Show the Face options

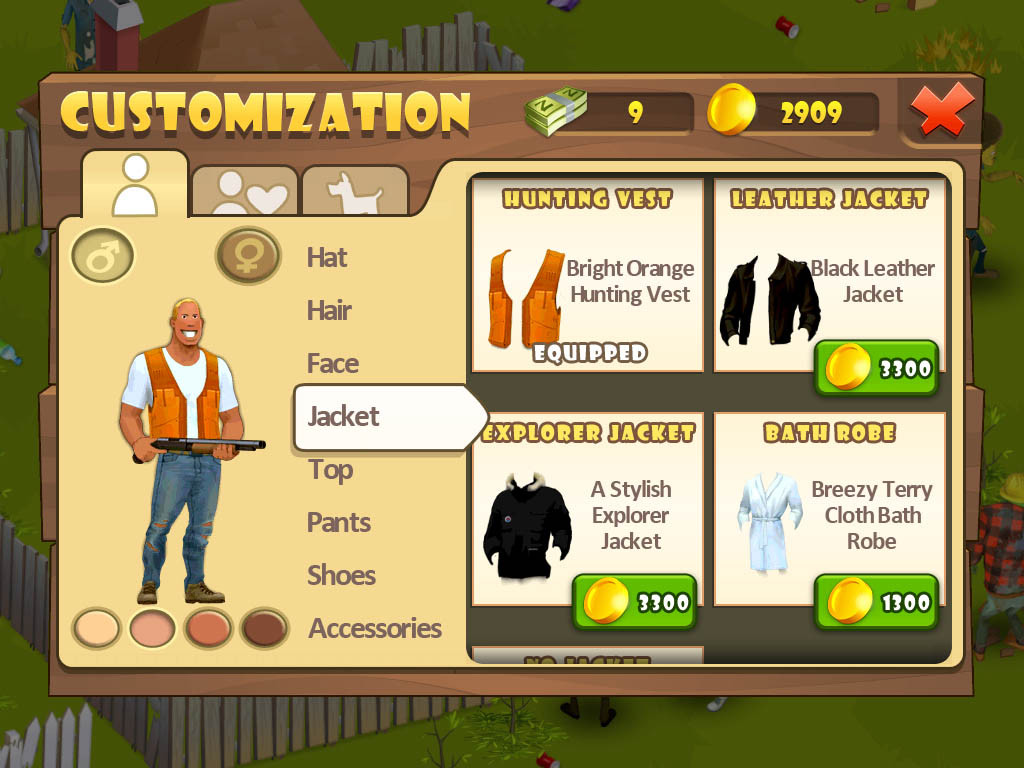pos(332,364)
